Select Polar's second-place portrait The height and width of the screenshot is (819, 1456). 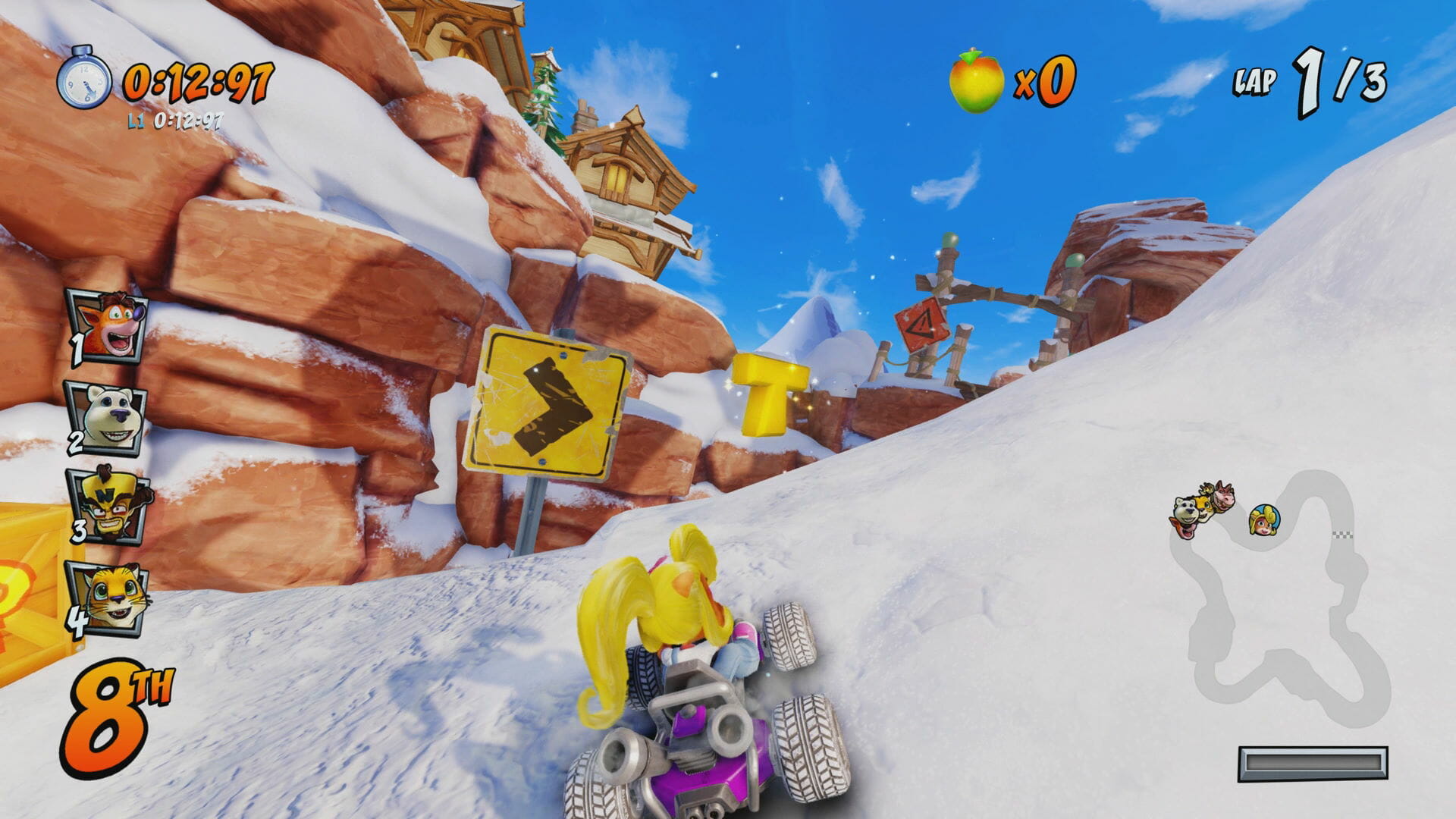108,418
